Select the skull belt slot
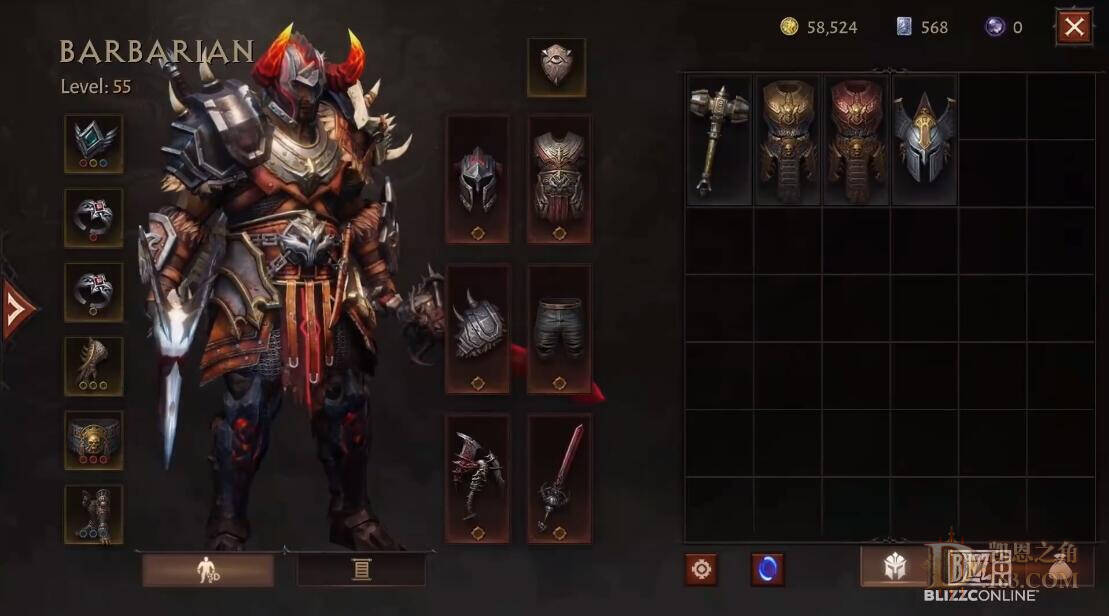The image size is (1109, 616). tap(94, 440)
